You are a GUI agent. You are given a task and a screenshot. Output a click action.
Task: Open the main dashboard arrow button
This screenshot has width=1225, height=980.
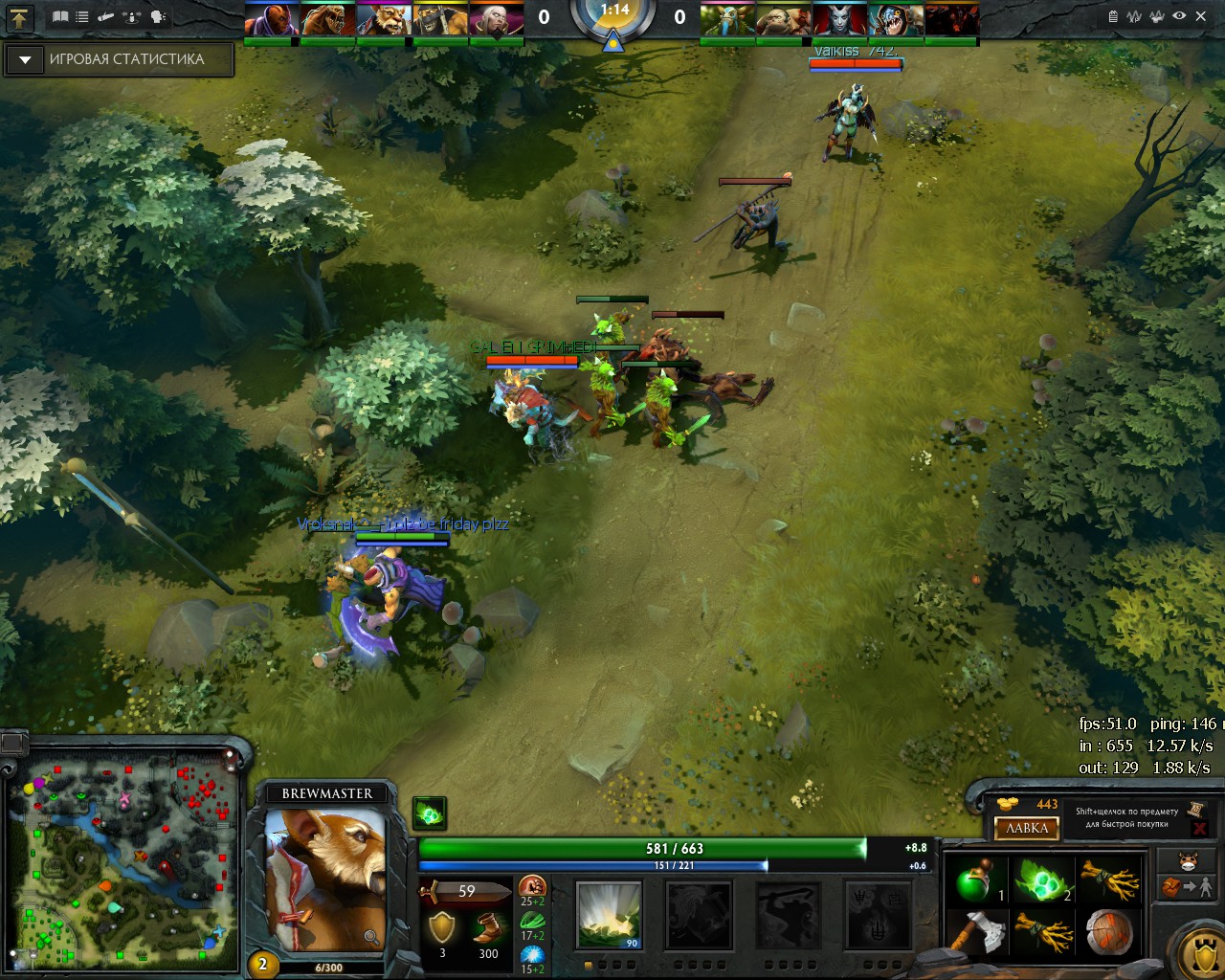click(19, 17)
